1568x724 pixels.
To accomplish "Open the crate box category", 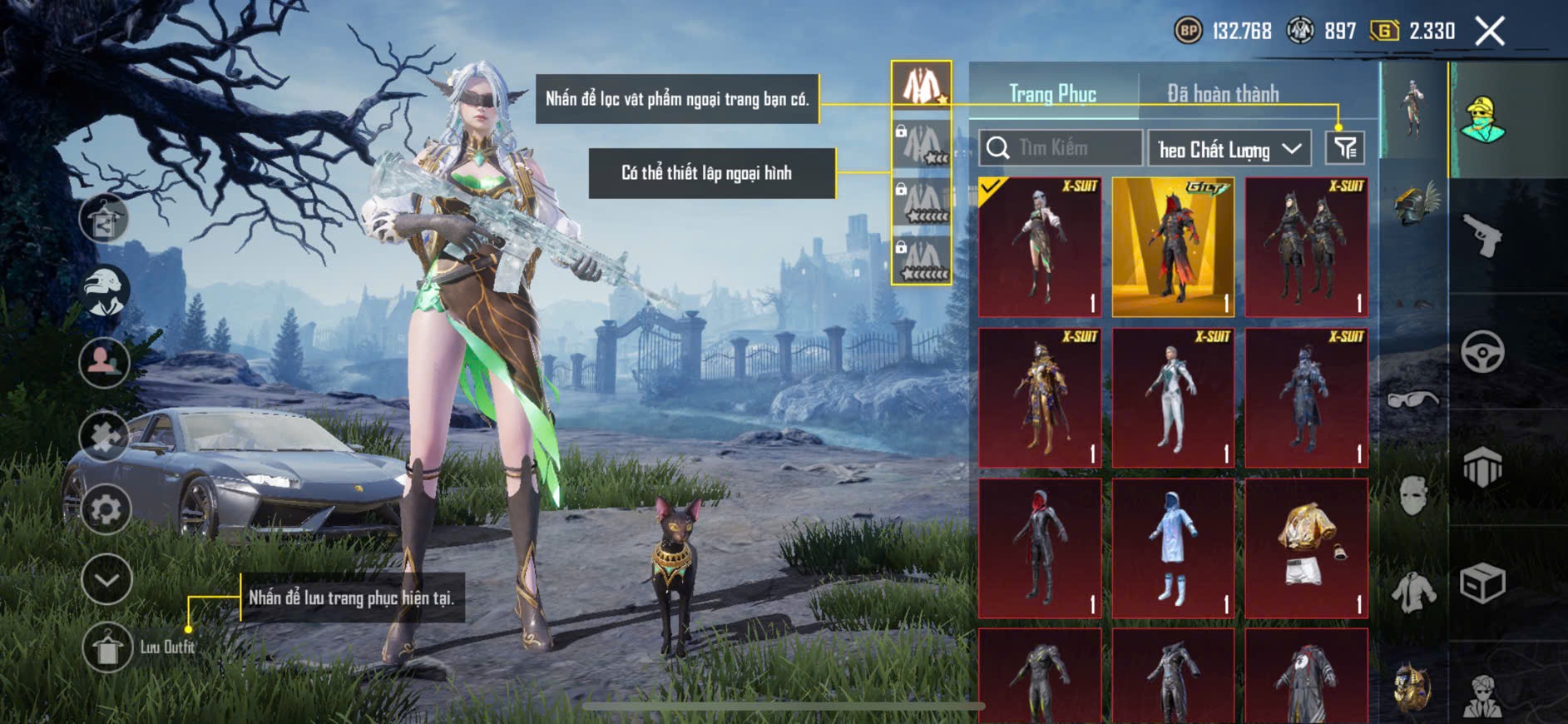I will click(1482, 583).
